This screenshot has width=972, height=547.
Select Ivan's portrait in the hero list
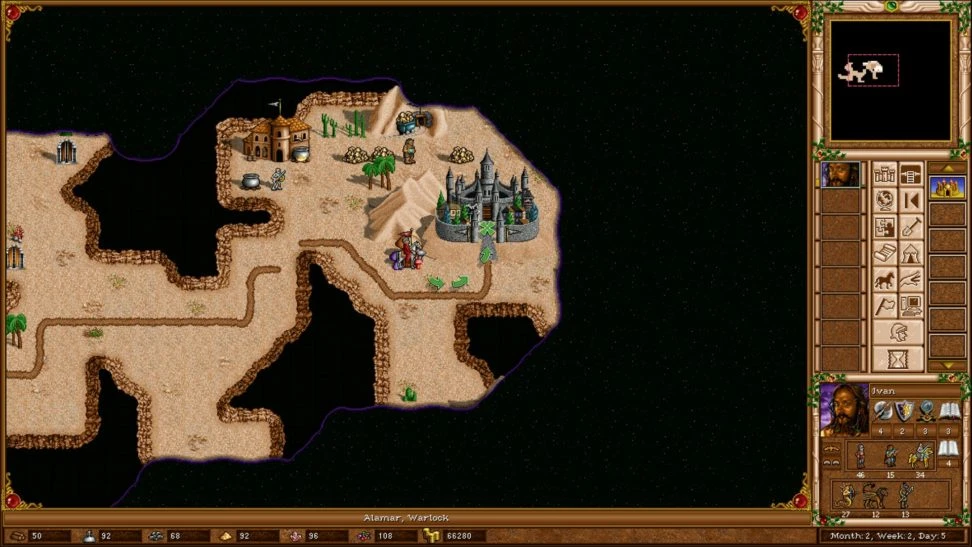click(840, 175)
